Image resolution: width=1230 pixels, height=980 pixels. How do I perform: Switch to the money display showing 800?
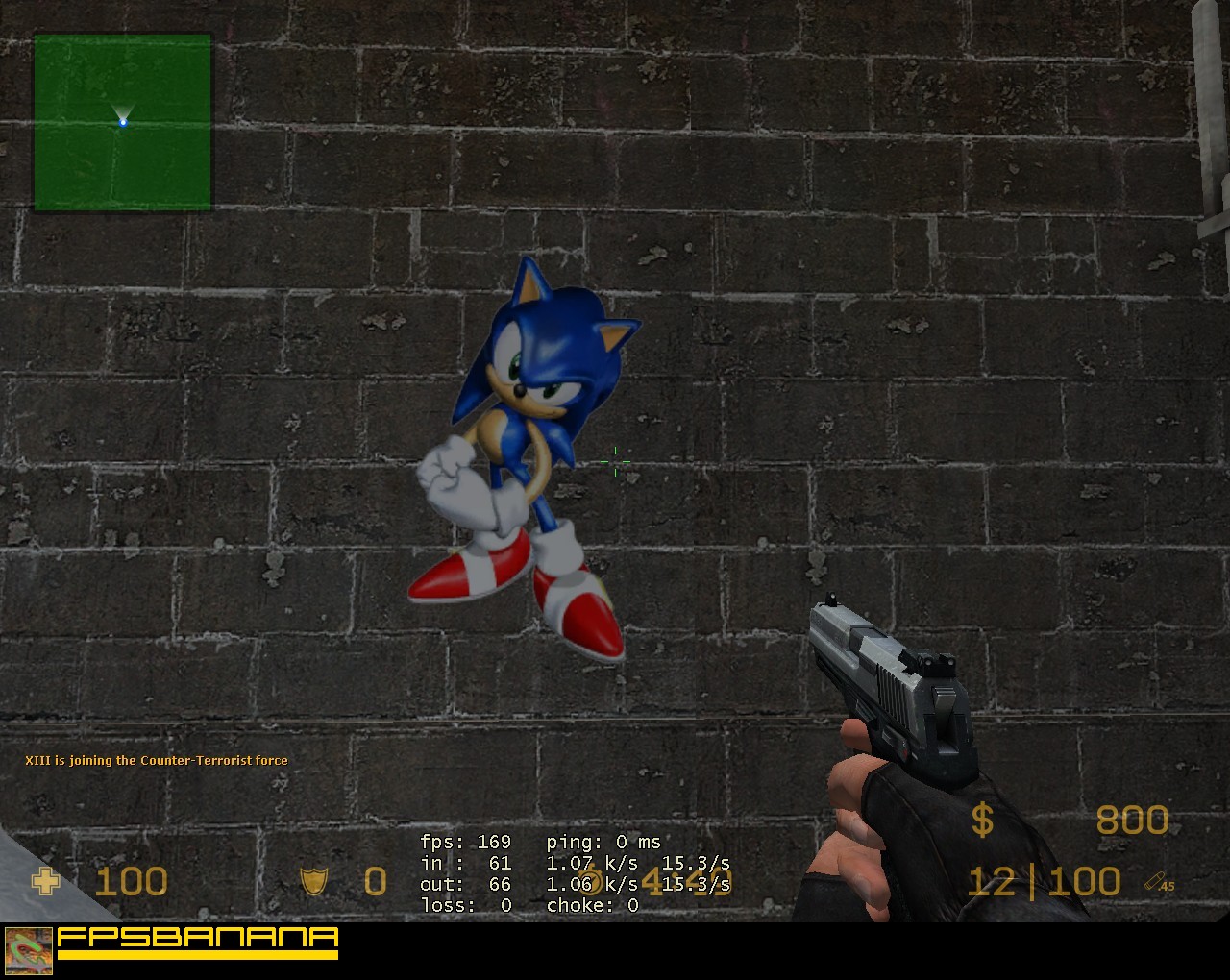click(x=1132, y=821)
